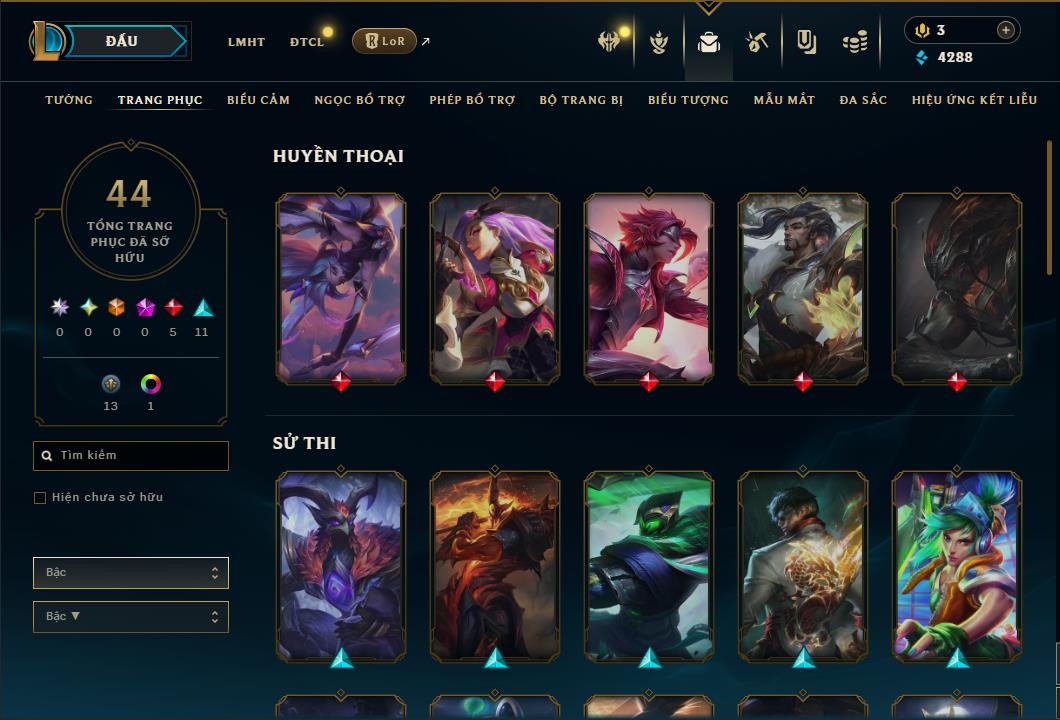Pick the fiery armored warrior skin

pos(495,566)
